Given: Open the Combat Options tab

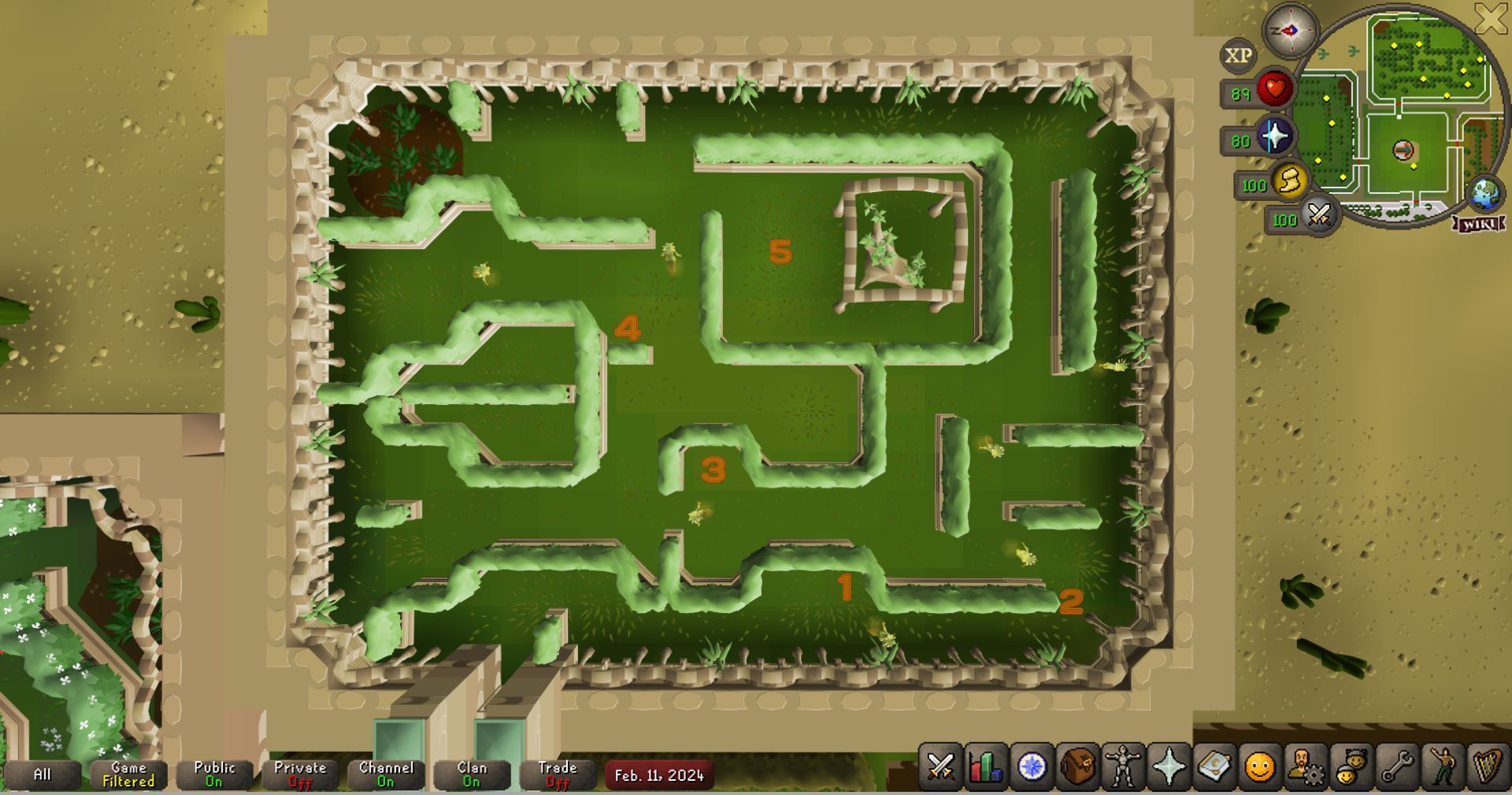Looking at the screenshot, I should tap(940, 765).
